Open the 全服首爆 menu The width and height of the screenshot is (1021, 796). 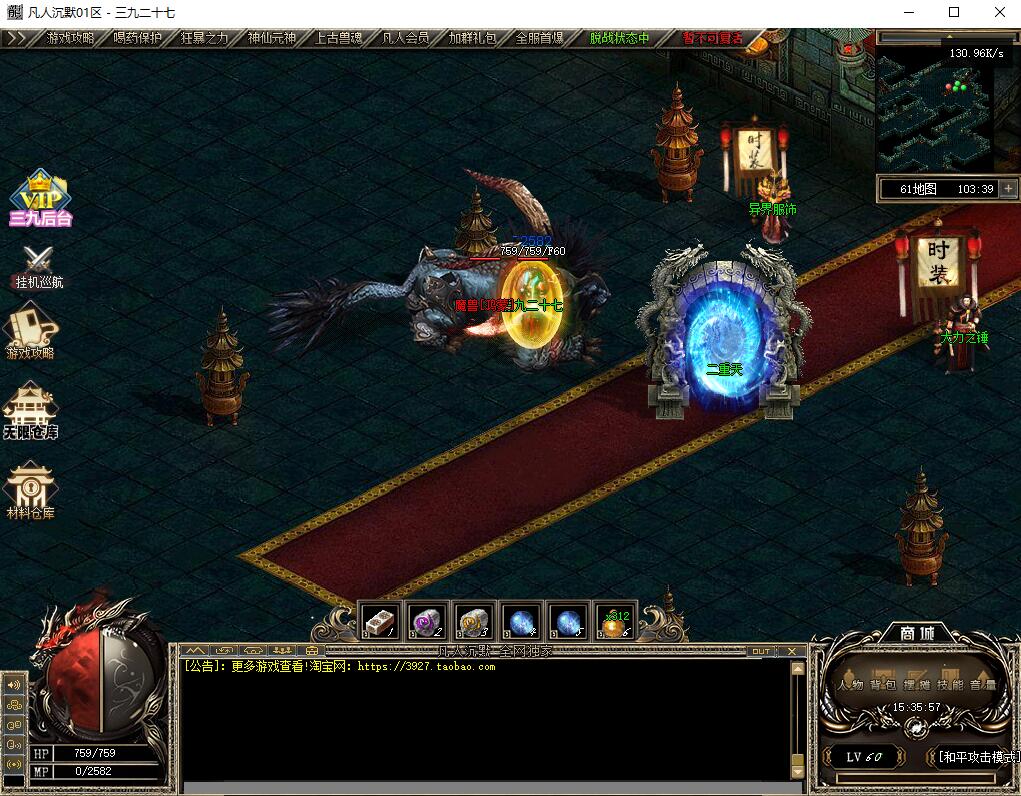(x=540, y=38)
